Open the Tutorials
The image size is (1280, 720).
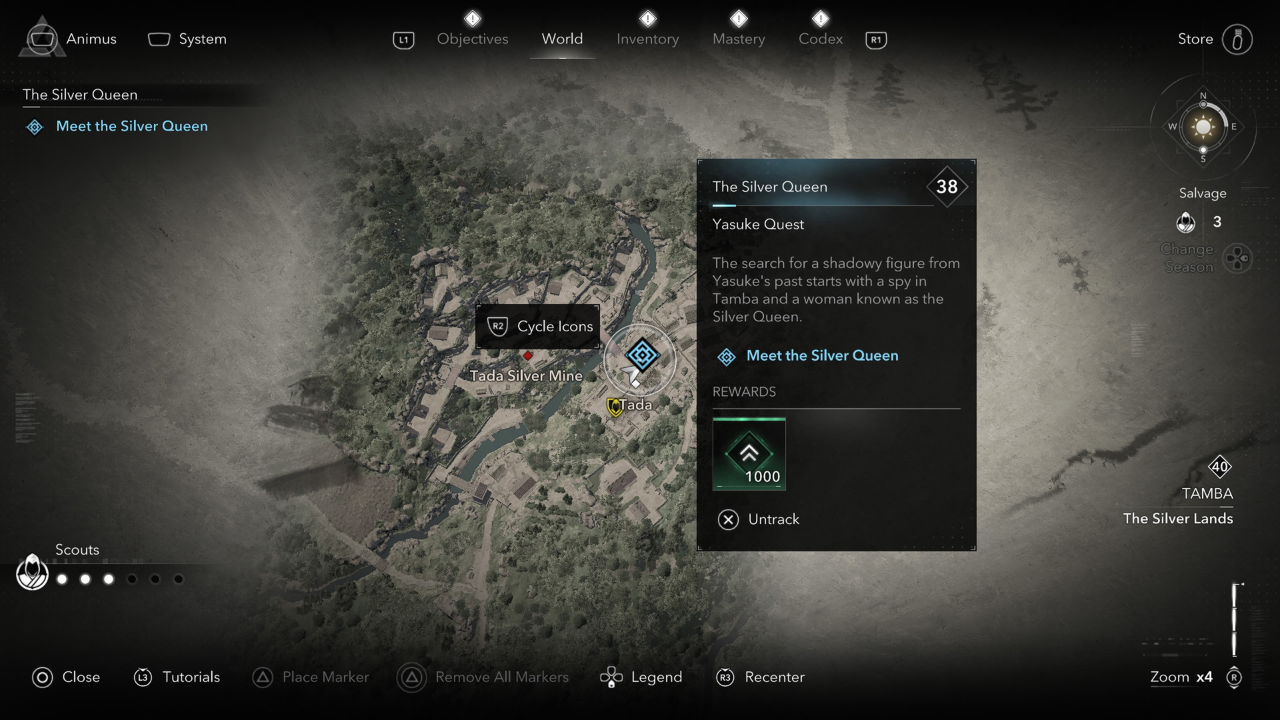[x=177, y=677]
